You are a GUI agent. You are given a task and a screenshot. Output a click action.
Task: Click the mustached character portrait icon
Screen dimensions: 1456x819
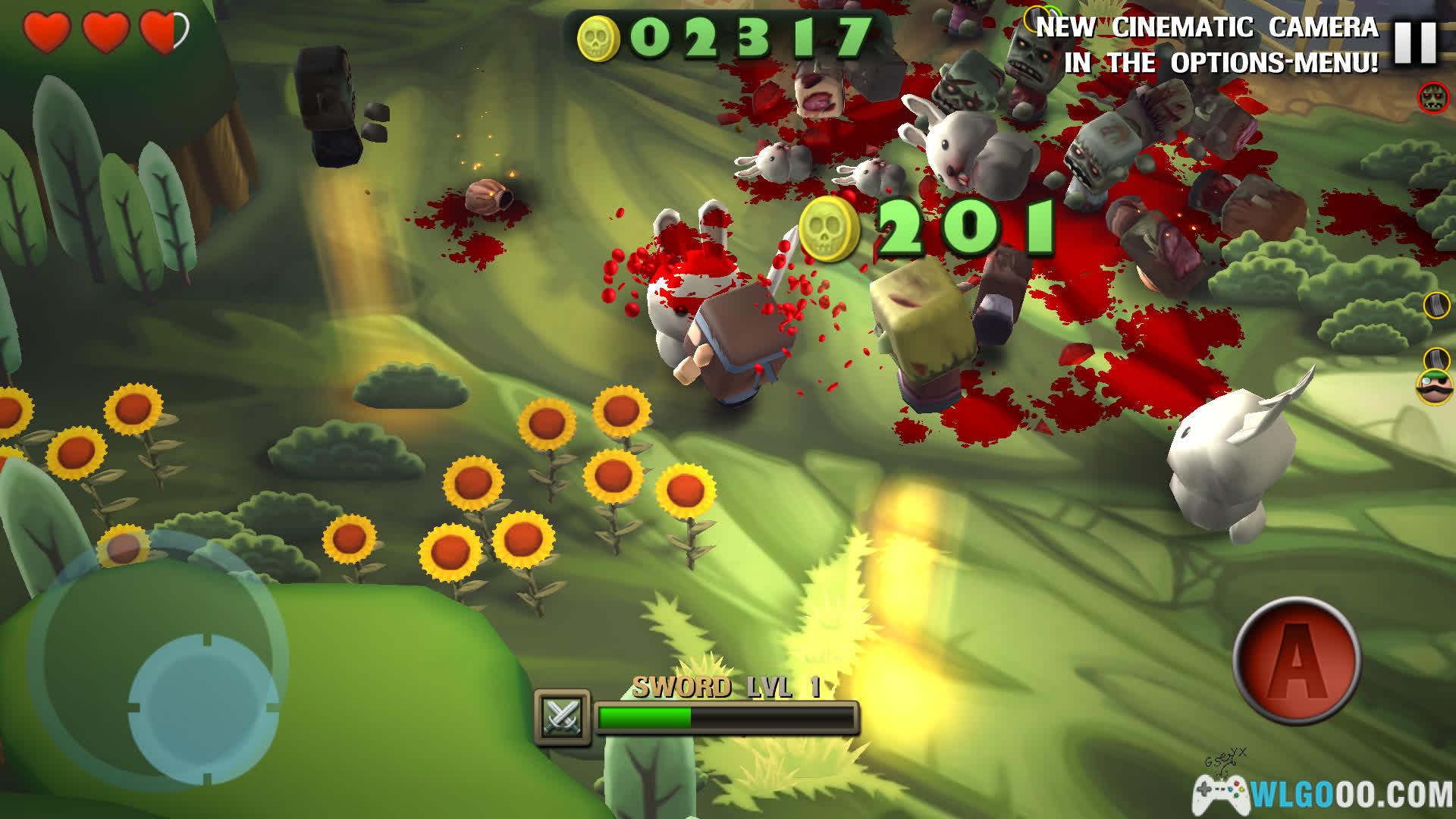[1435, 387]
